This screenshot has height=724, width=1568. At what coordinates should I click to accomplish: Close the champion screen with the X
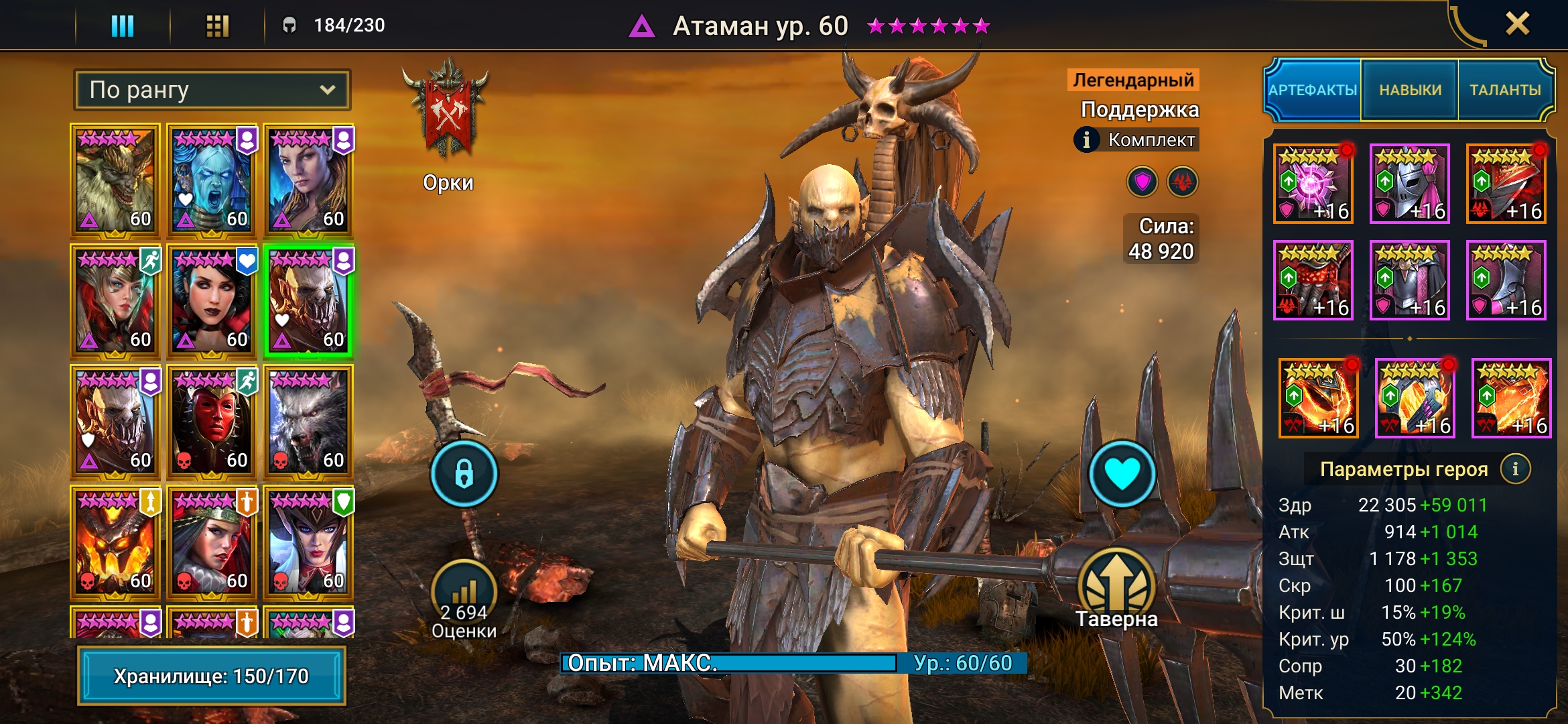point(1517,24)
